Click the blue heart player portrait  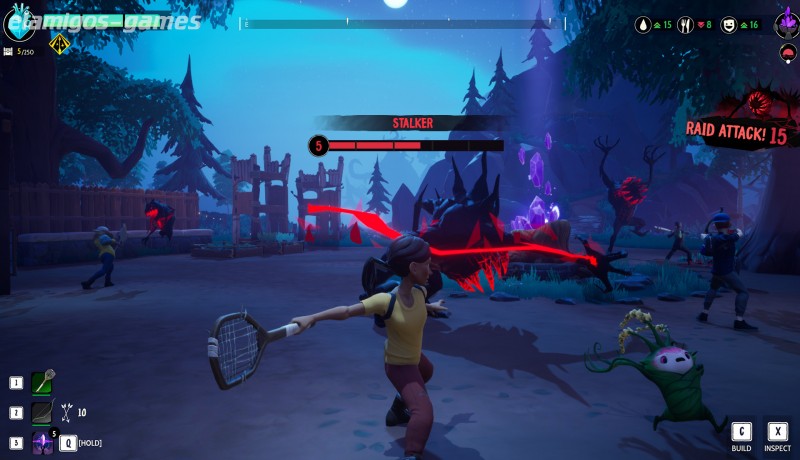point(18,24)
